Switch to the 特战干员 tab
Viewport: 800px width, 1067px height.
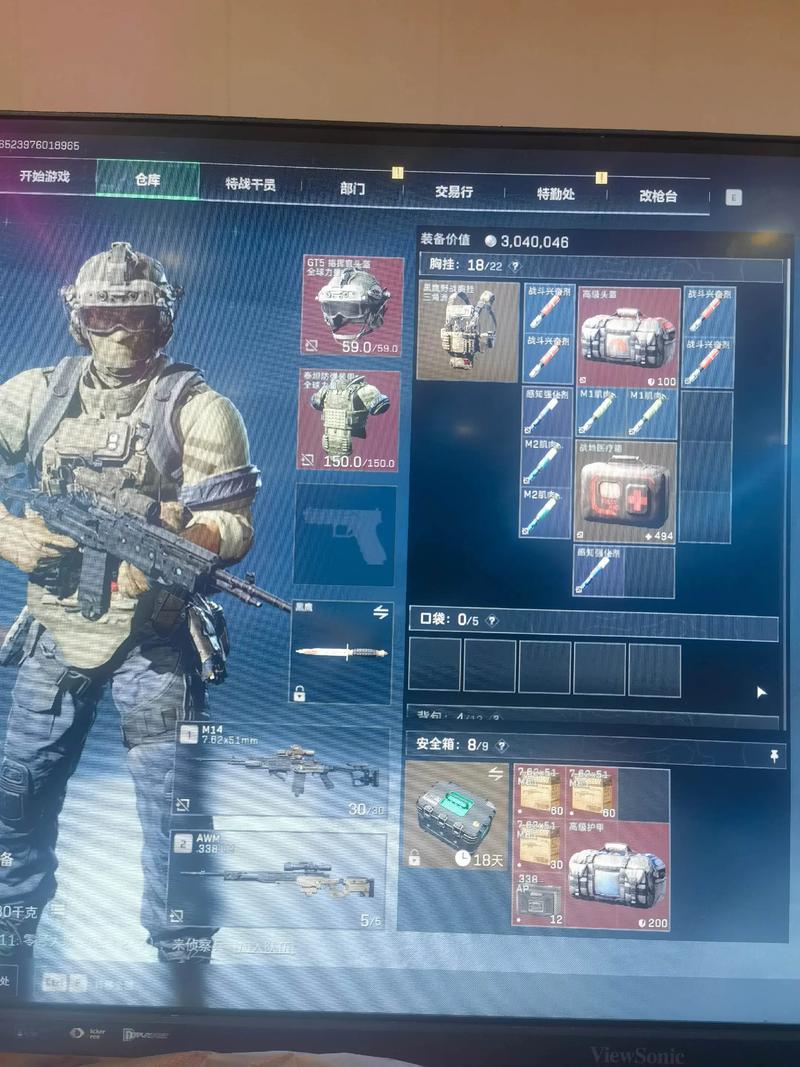coord(250,184)
